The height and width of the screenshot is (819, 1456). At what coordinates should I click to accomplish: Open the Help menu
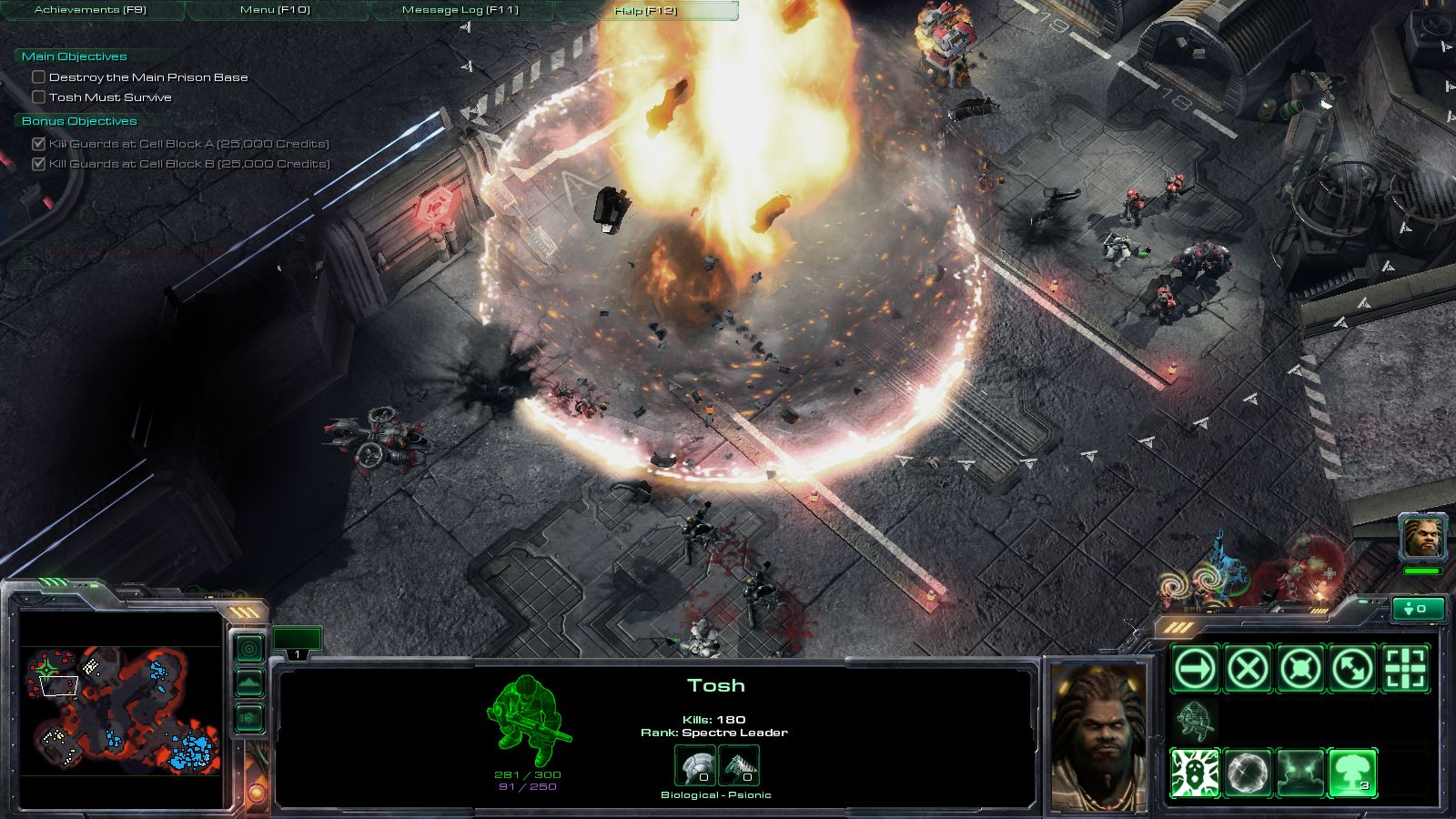tap(645, 11)
